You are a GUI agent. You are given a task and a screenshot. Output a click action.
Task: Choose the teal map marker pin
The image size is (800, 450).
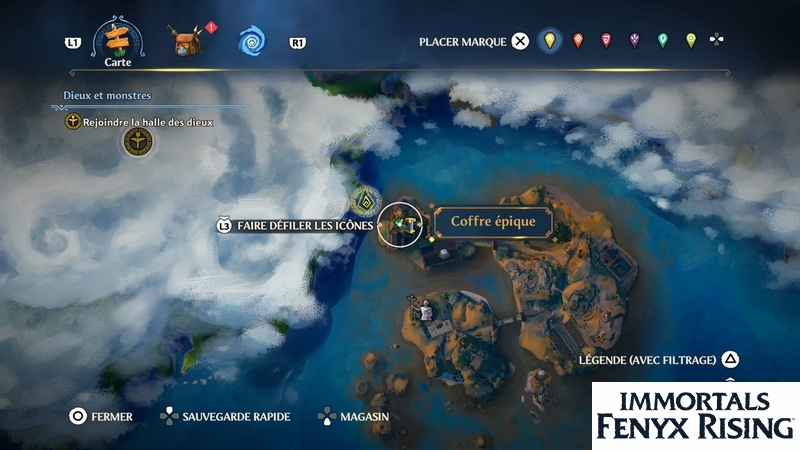pos(662,41)
